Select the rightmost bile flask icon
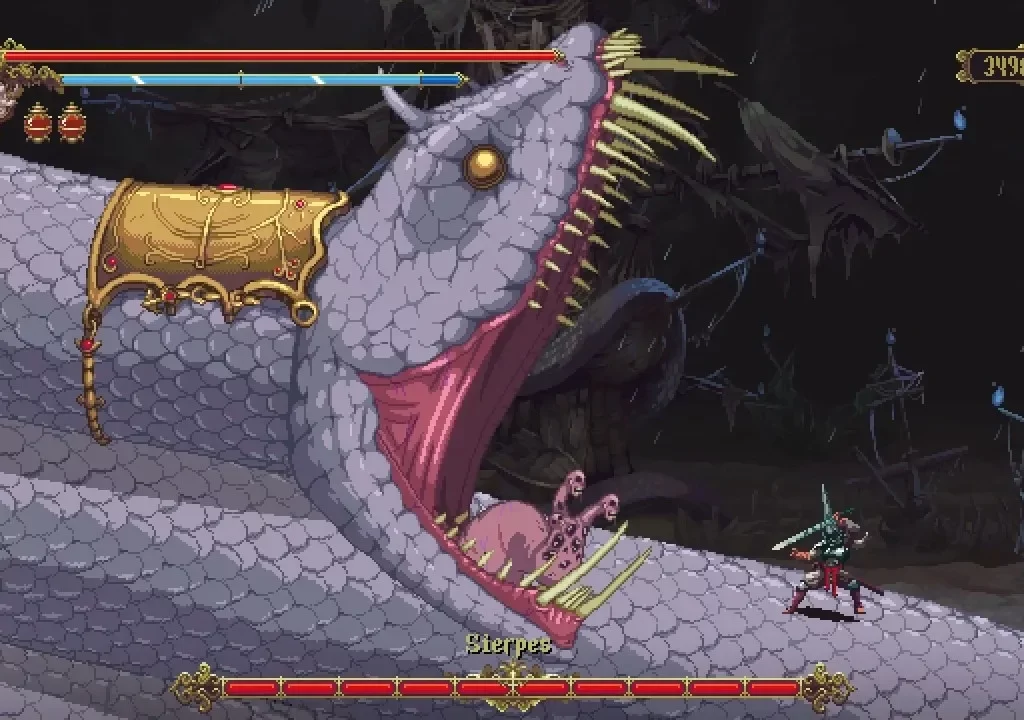This screenshot has height=720, width=1024. [72, 122]
